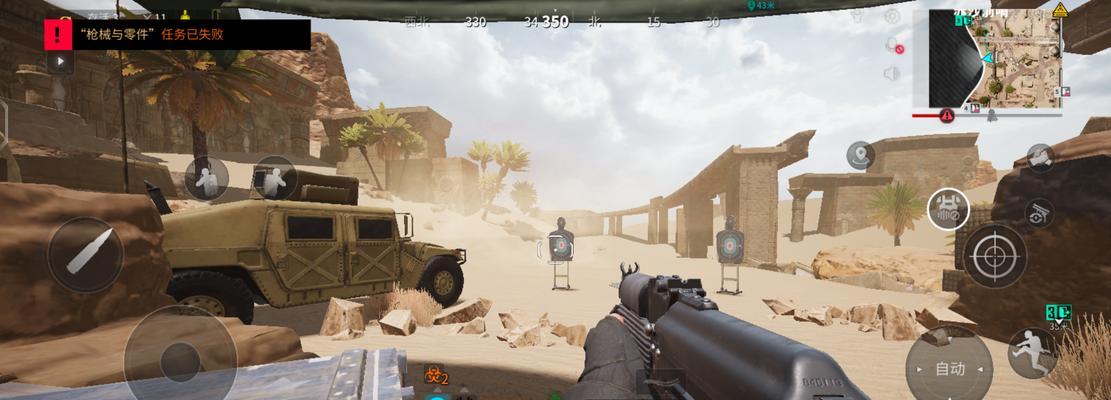The height and width of the screenshot is (400, 1111).
Task: Open the settings gear icon
Action: pos(892,17)
